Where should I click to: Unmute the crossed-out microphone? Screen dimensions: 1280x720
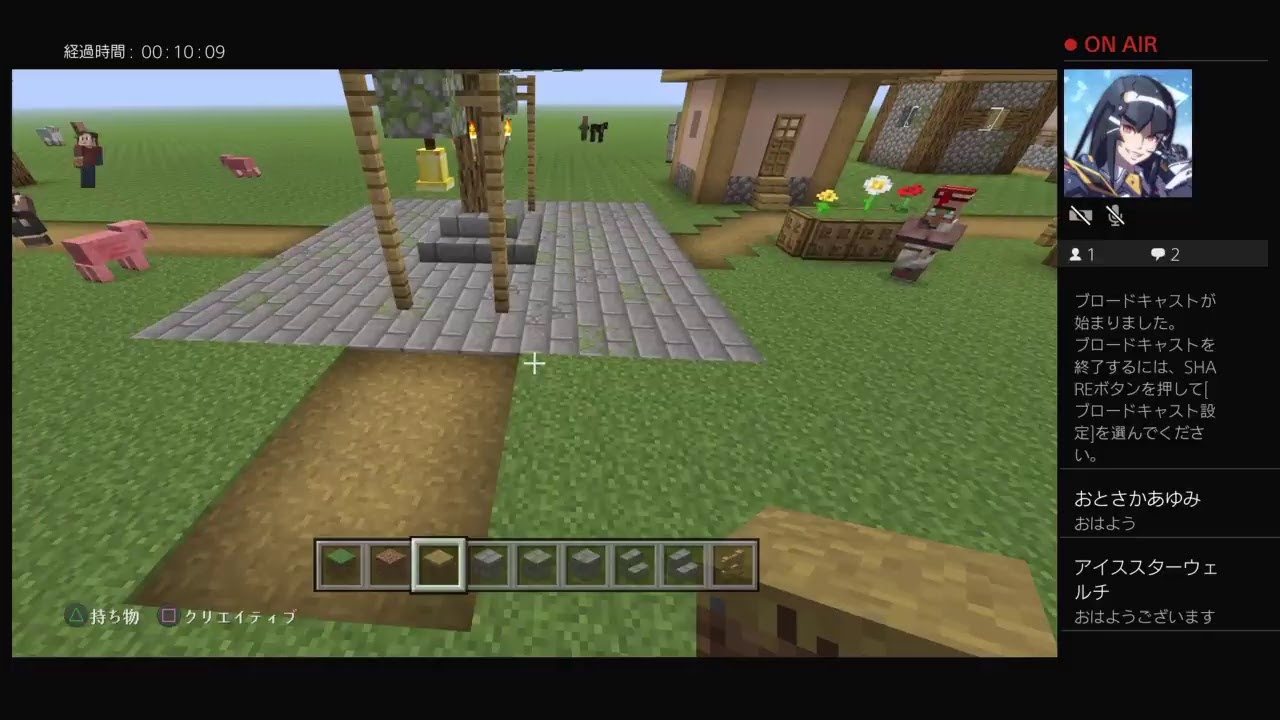[1117, 215]
